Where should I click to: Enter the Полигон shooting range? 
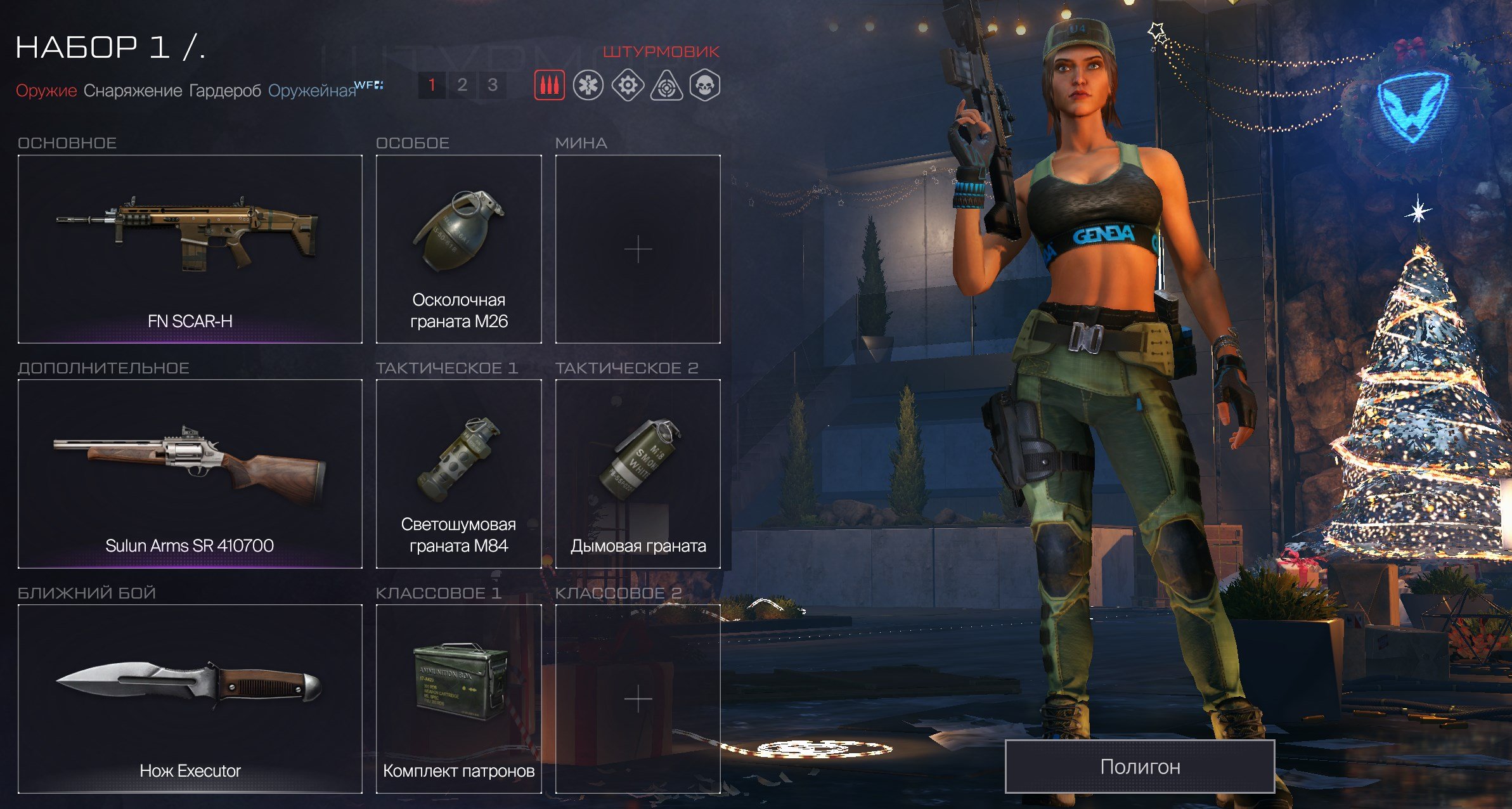(x=1139, y=767)
